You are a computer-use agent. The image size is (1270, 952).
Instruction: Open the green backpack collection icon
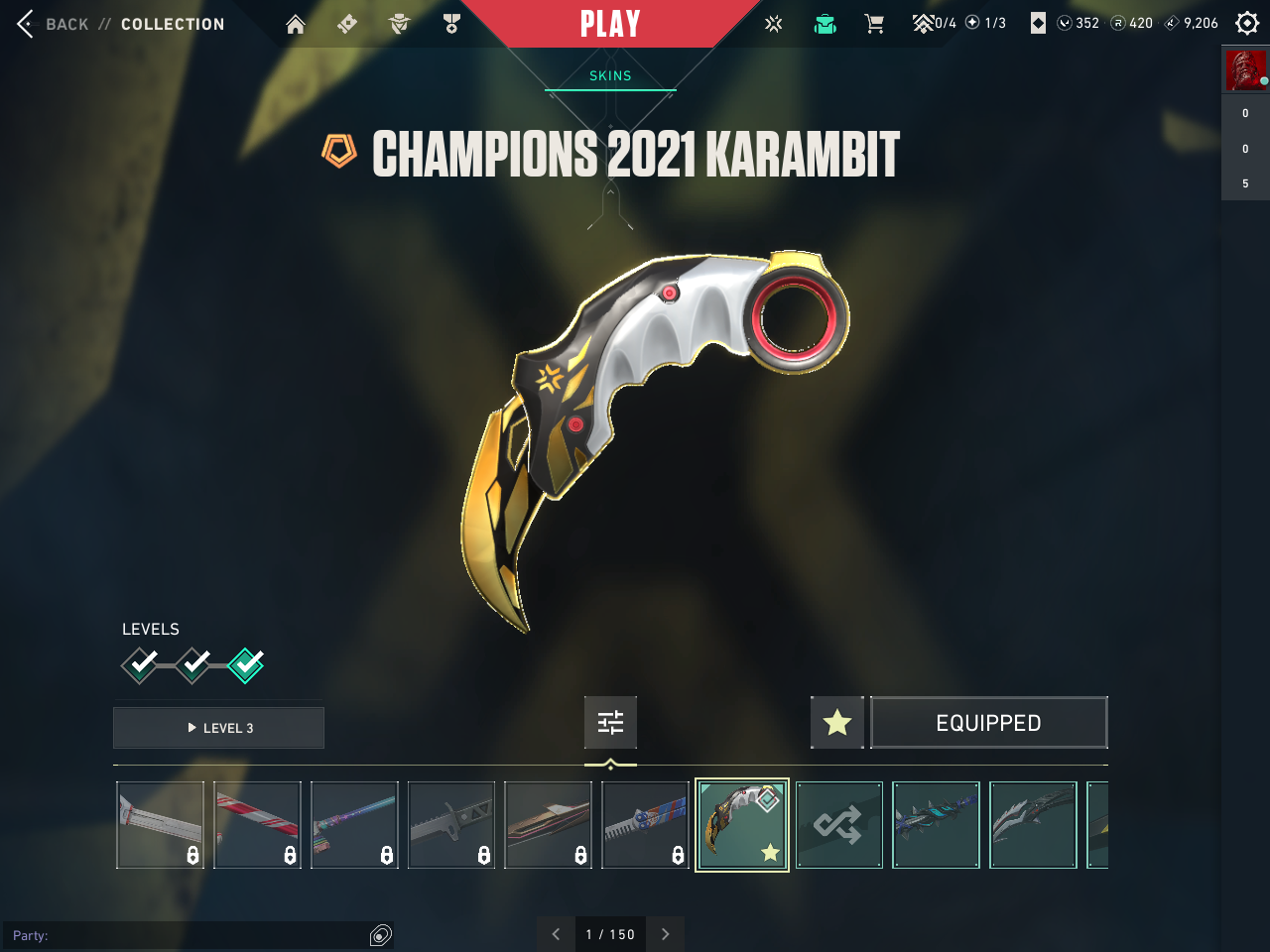pyautogui.click(x=825, y=24)
